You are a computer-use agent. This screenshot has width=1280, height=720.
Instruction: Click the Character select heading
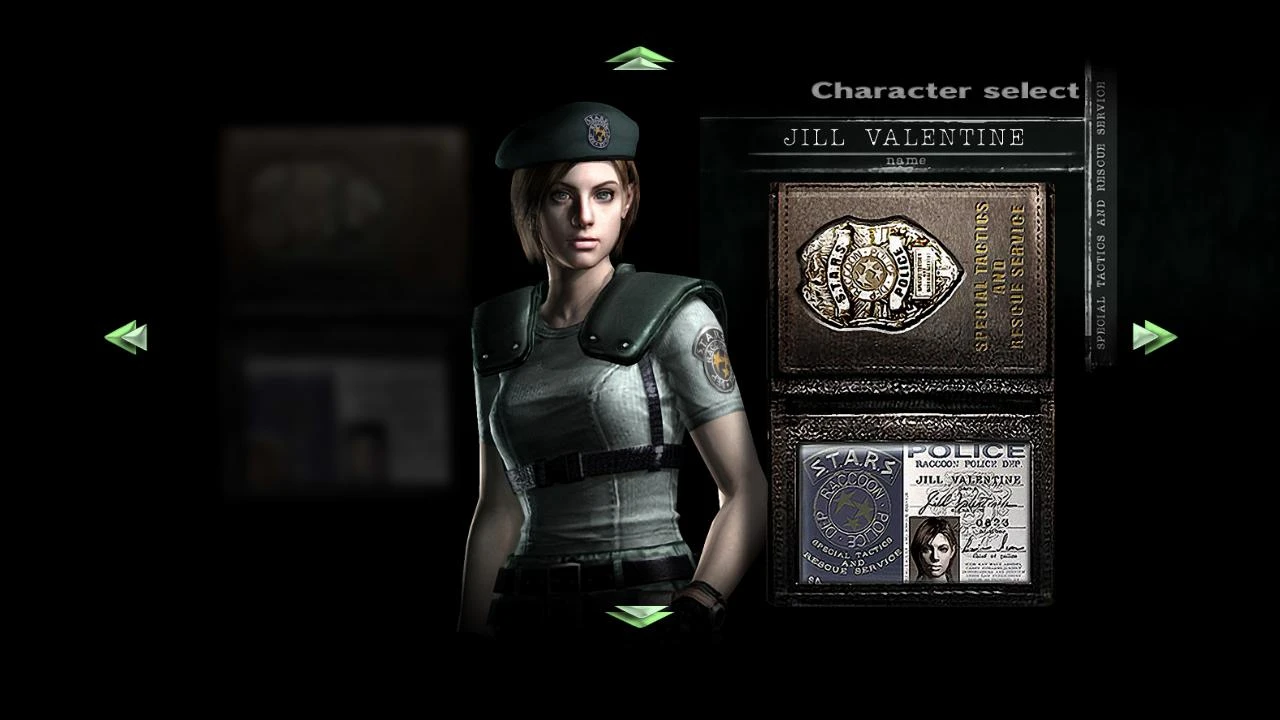(x=944, y=90)
